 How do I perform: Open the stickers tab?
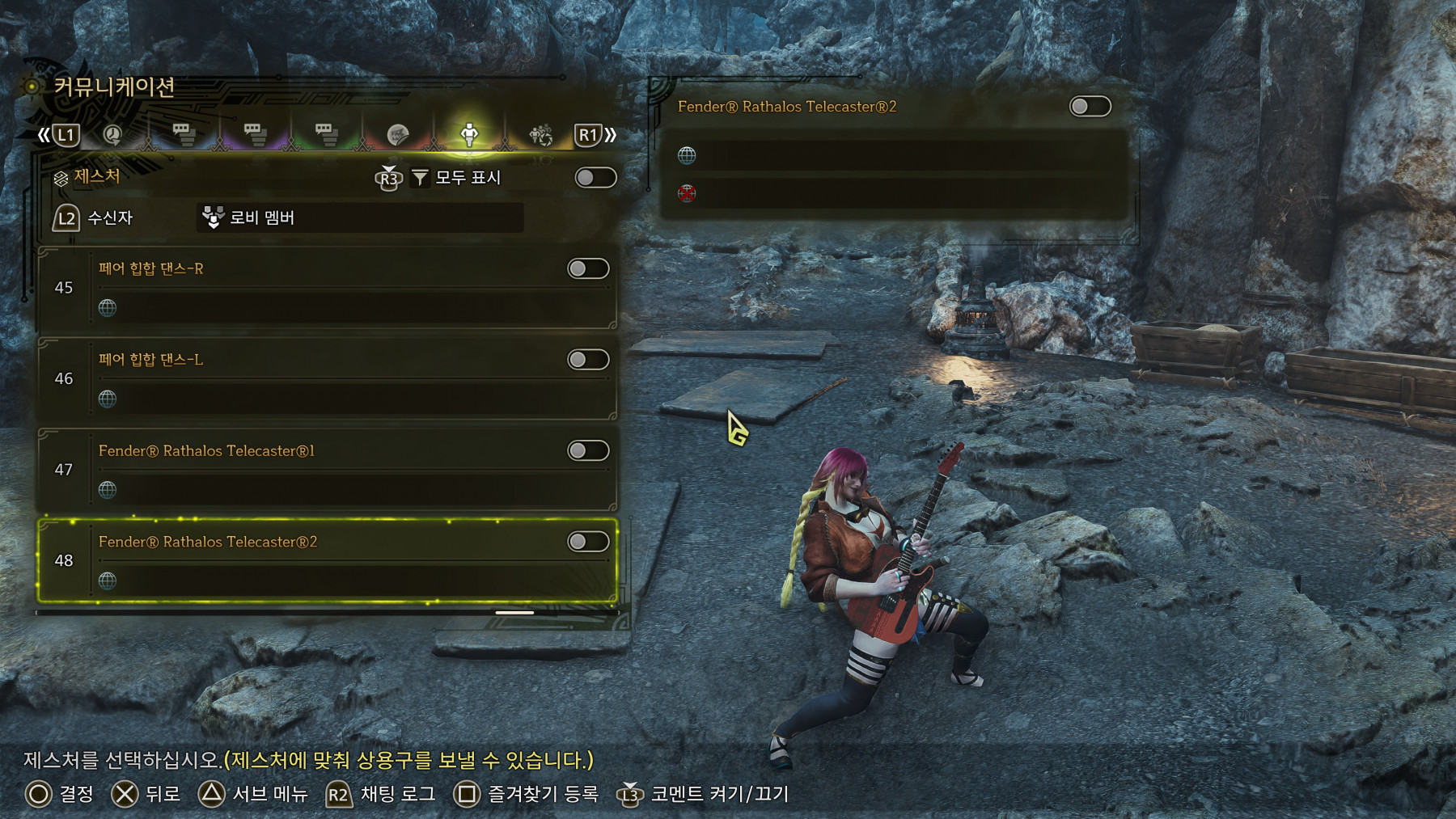pyautogui.click(x=397, y=135)
